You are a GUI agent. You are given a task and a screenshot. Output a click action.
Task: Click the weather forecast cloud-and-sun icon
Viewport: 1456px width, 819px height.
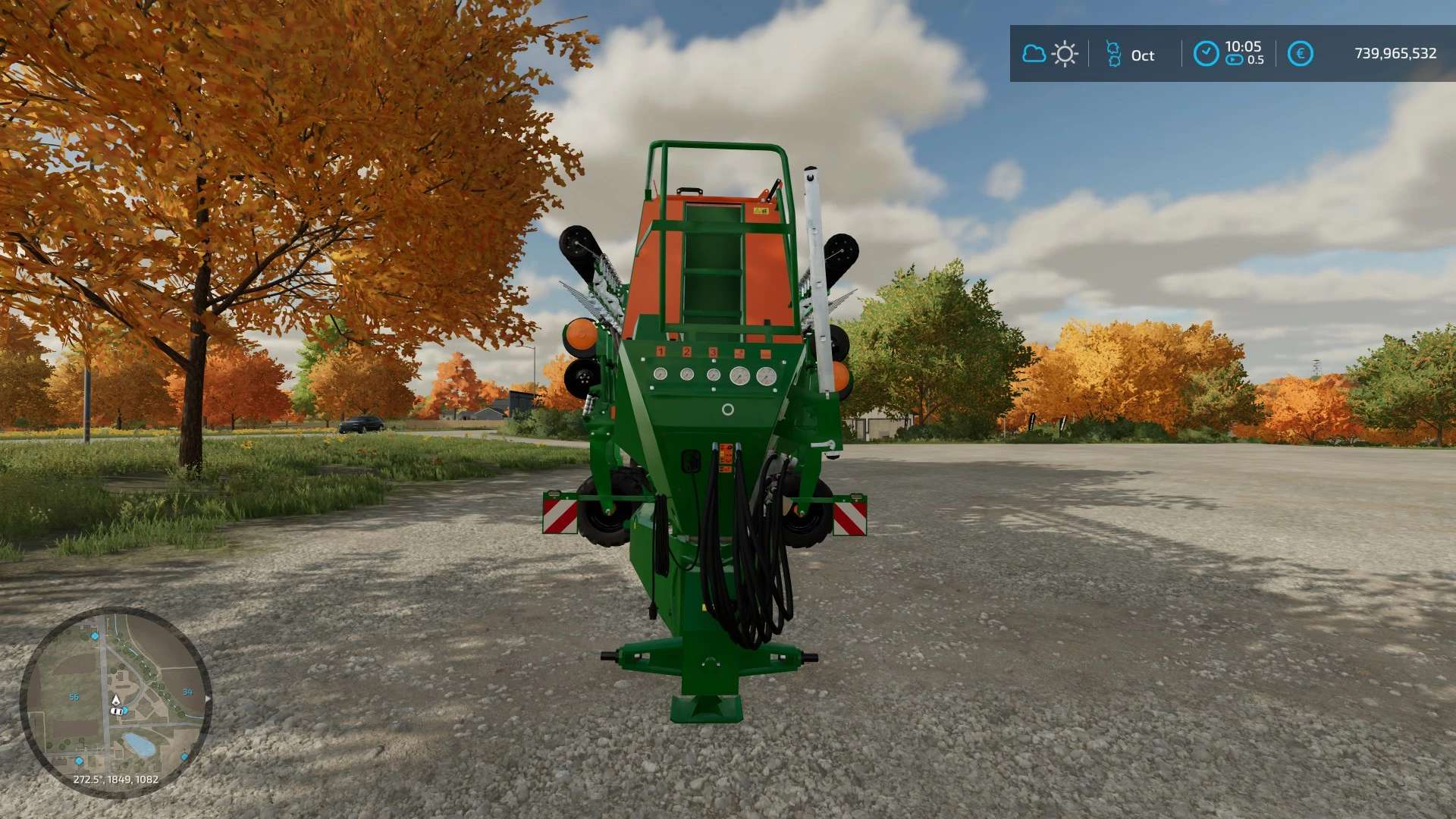[1050, 54]
